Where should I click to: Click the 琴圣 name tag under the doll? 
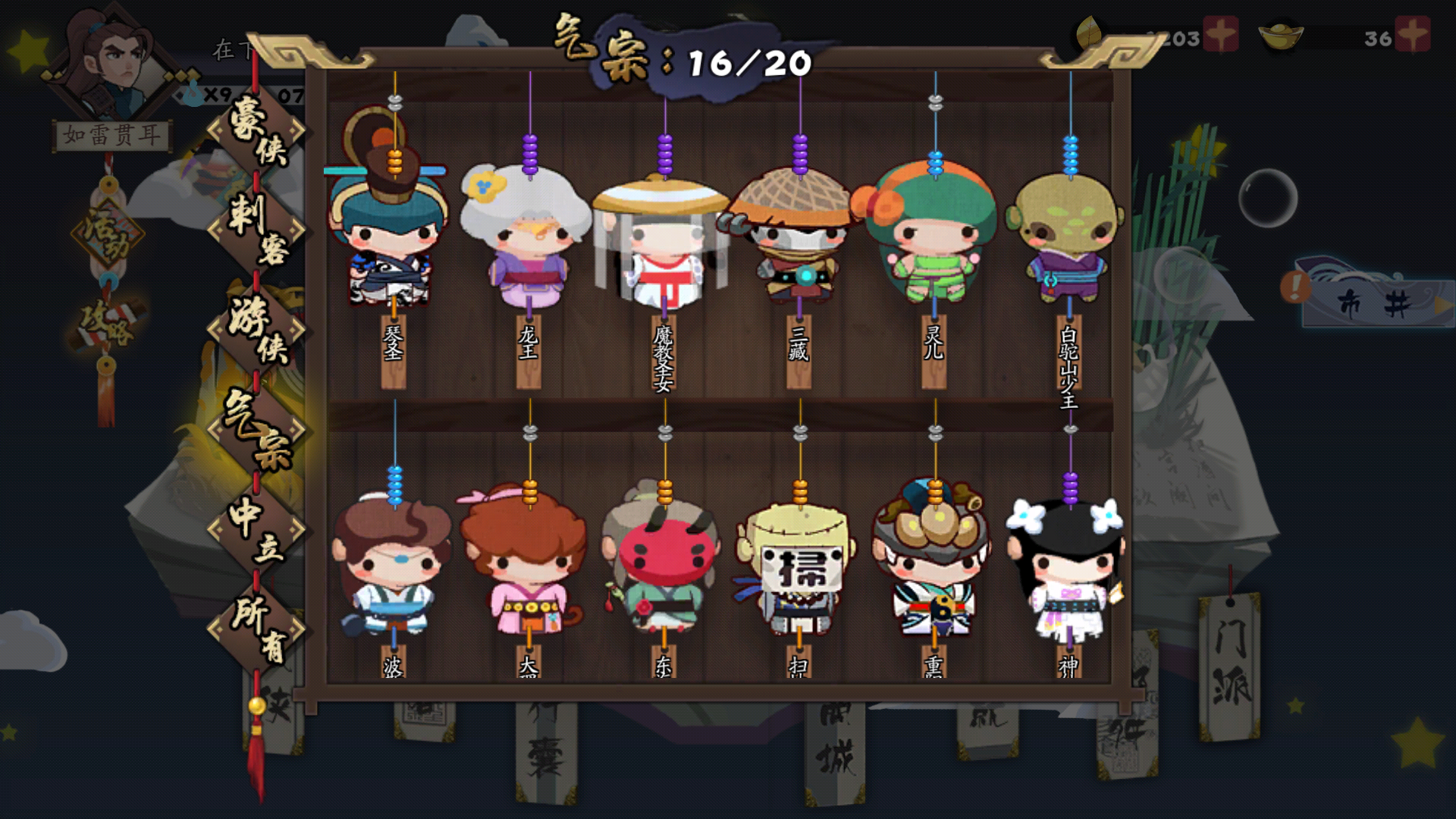394,353
